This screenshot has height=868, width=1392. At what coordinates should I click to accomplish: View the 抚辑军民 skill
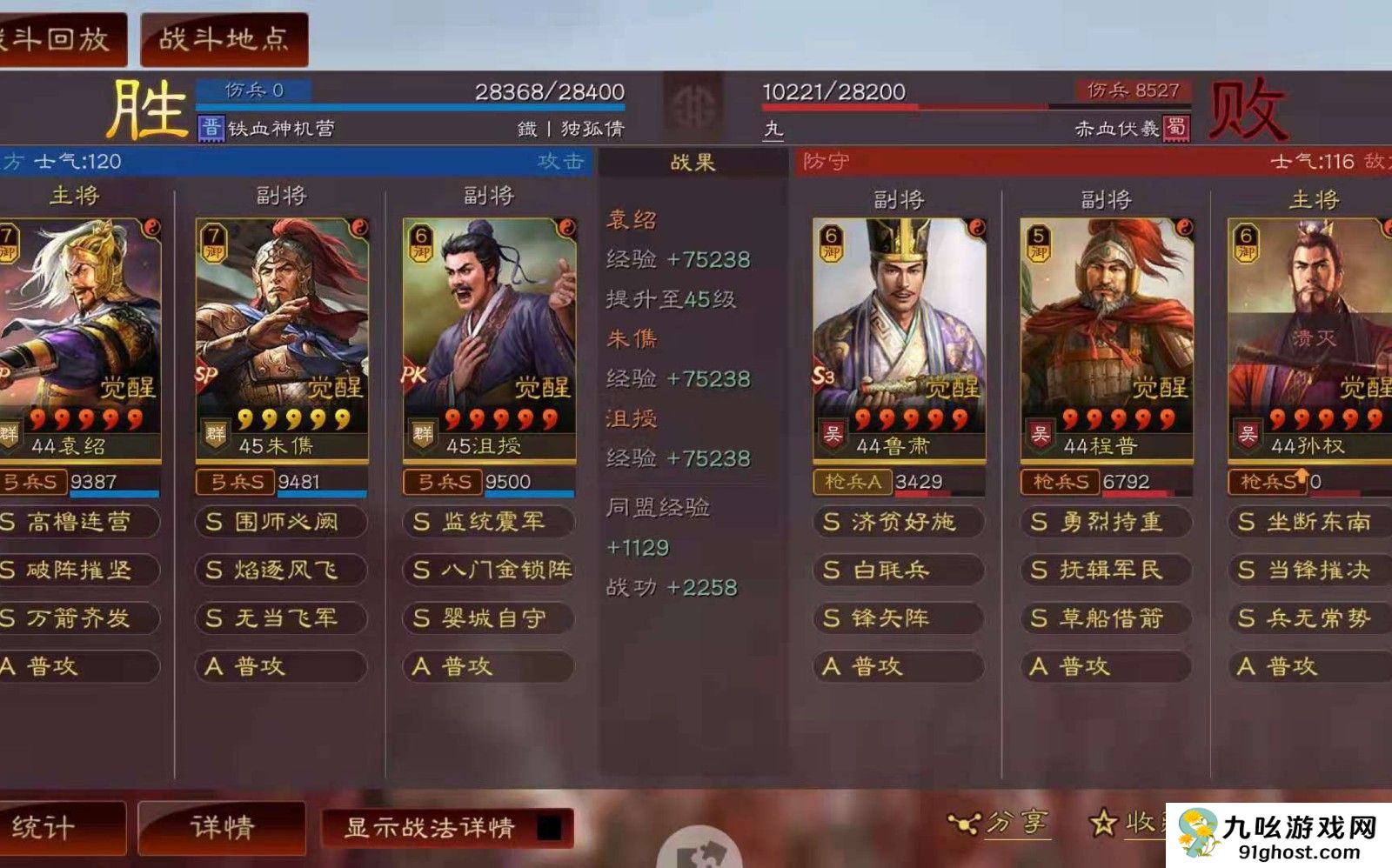pos(1105,570)
